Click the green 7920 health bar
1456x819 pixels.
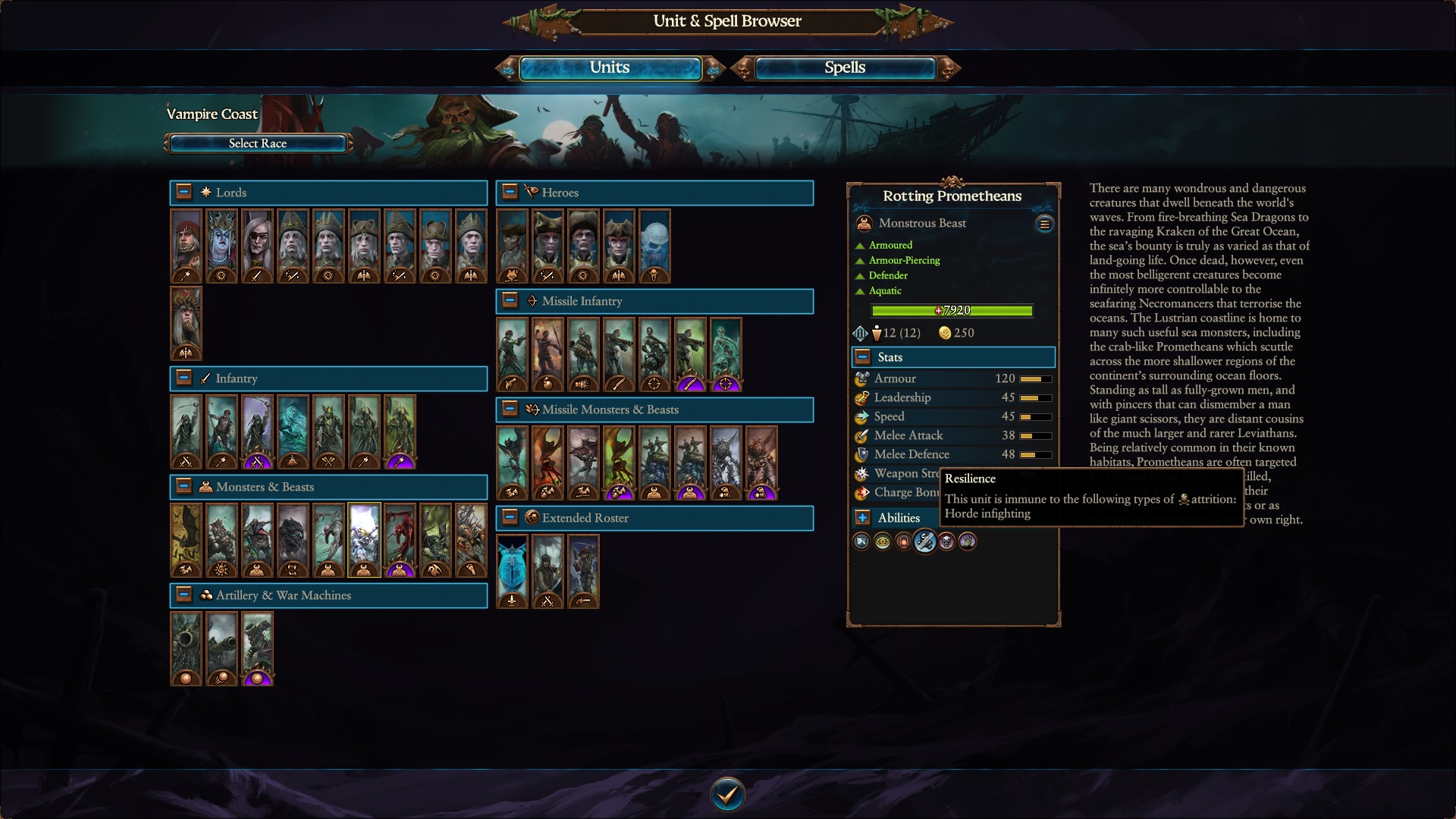[952, 310]
